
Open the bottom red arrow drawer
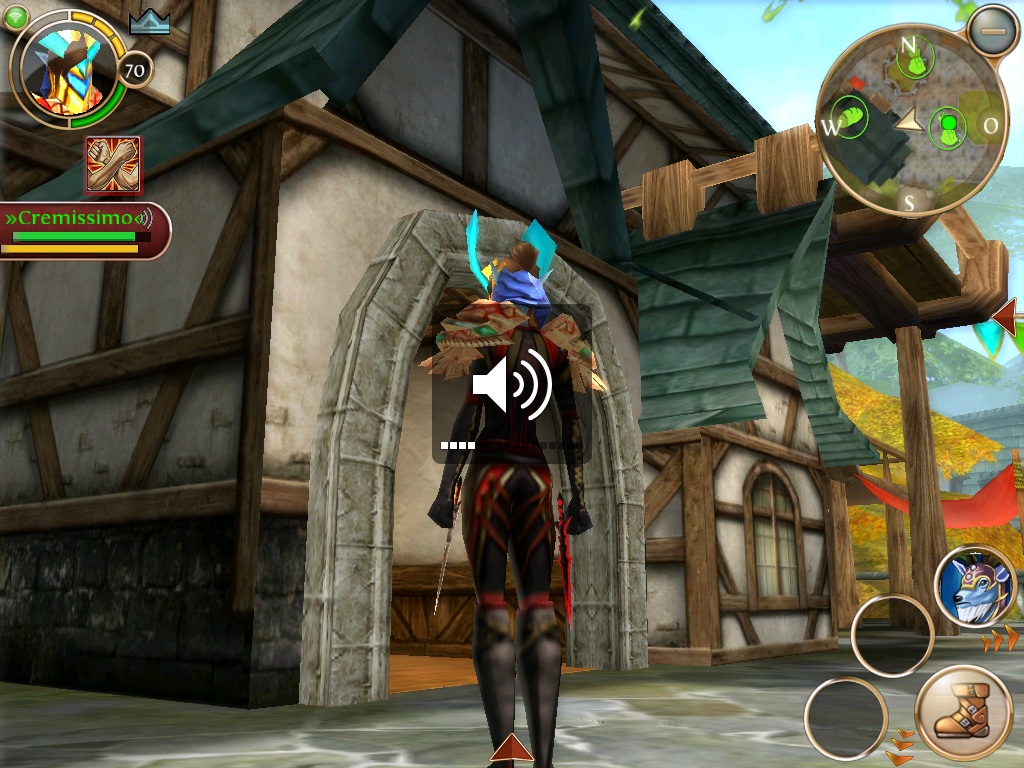512,749
